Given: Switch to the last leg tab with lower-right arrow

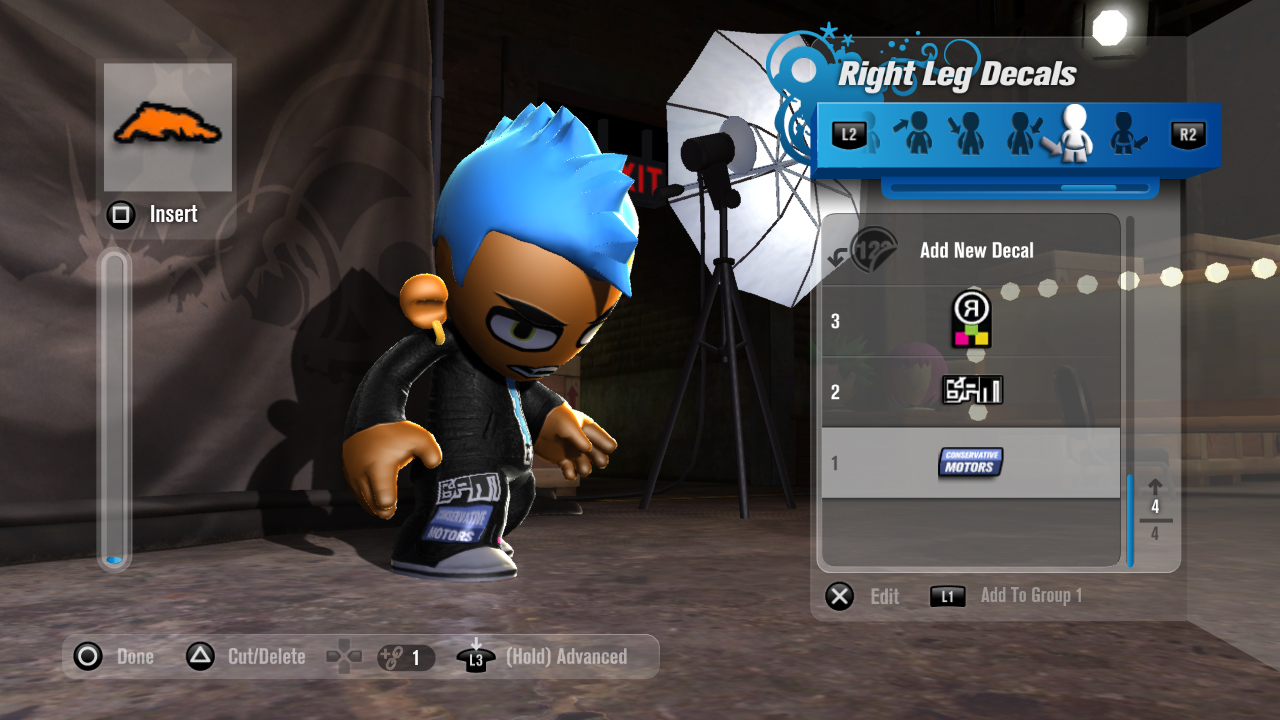Looking at the screenshot, I should (x=1127, y=134).
